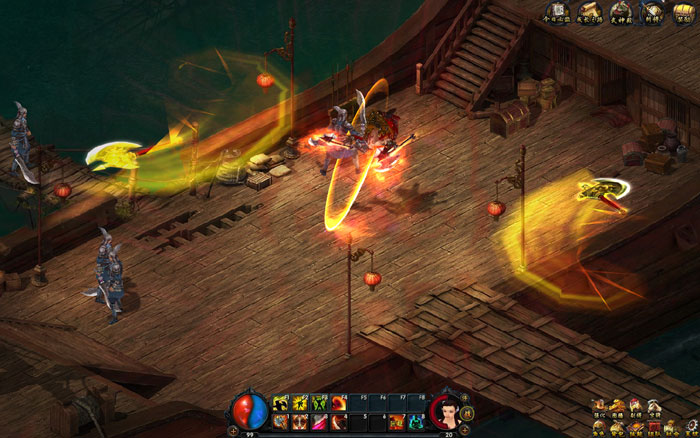This screenshot has height=438, width=700.
Task: Use the slot 3 pink slash skill
Action: click(x=319, y=422)
